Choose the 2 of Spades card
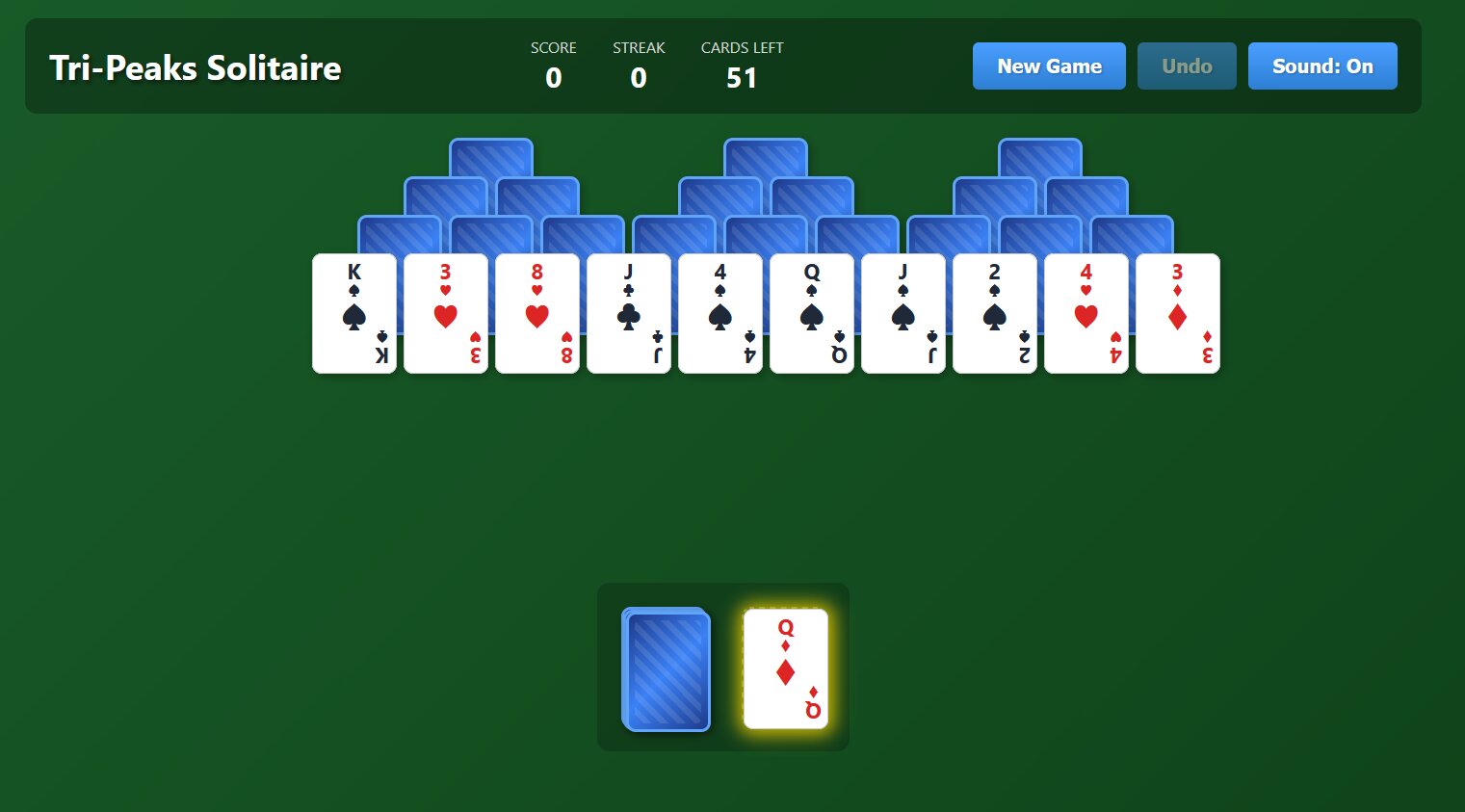 tap(995, 313)
